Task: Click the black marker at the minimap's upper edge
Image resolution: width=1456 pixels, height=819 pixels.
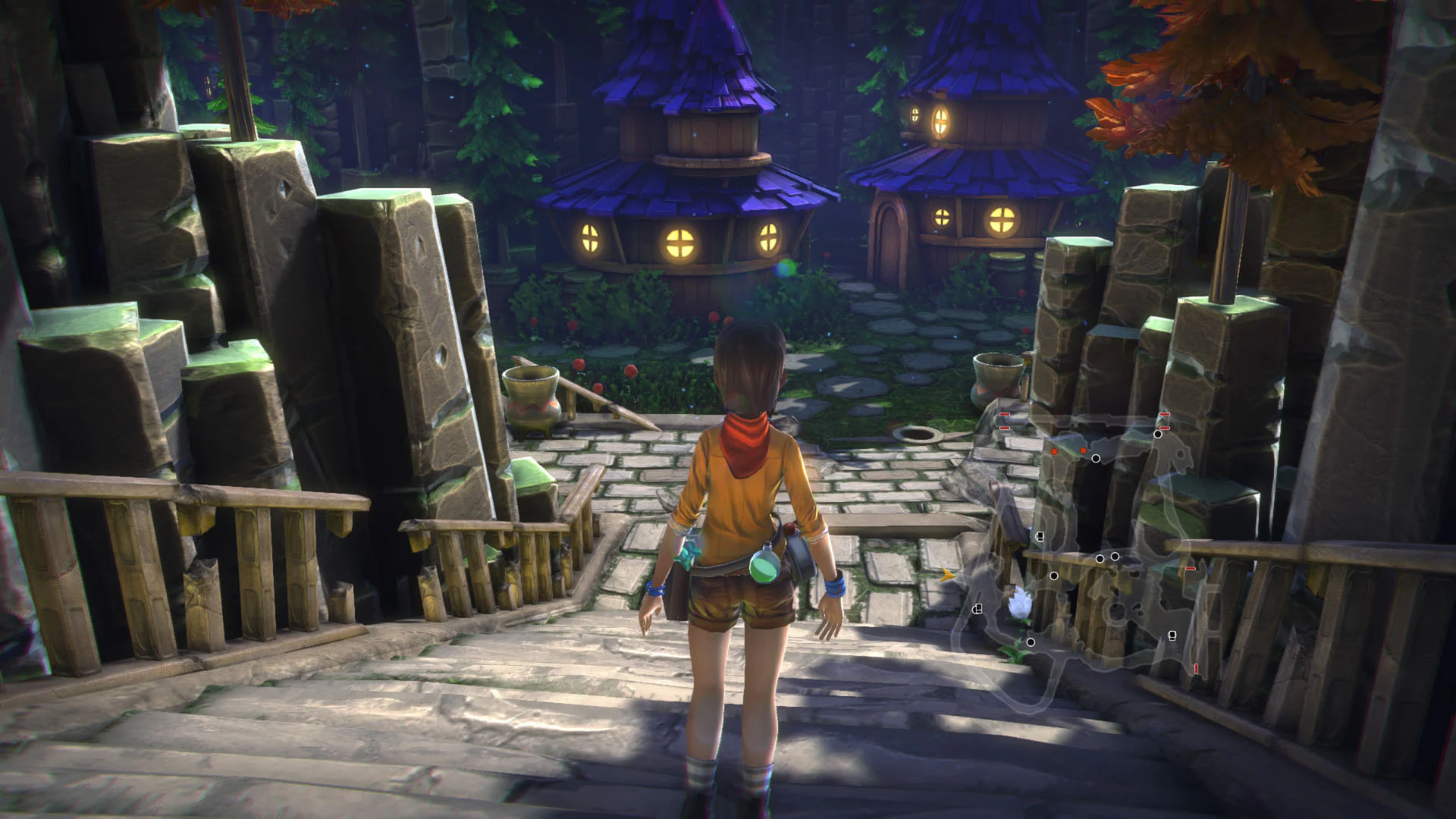Action: tap(1157, 434)
